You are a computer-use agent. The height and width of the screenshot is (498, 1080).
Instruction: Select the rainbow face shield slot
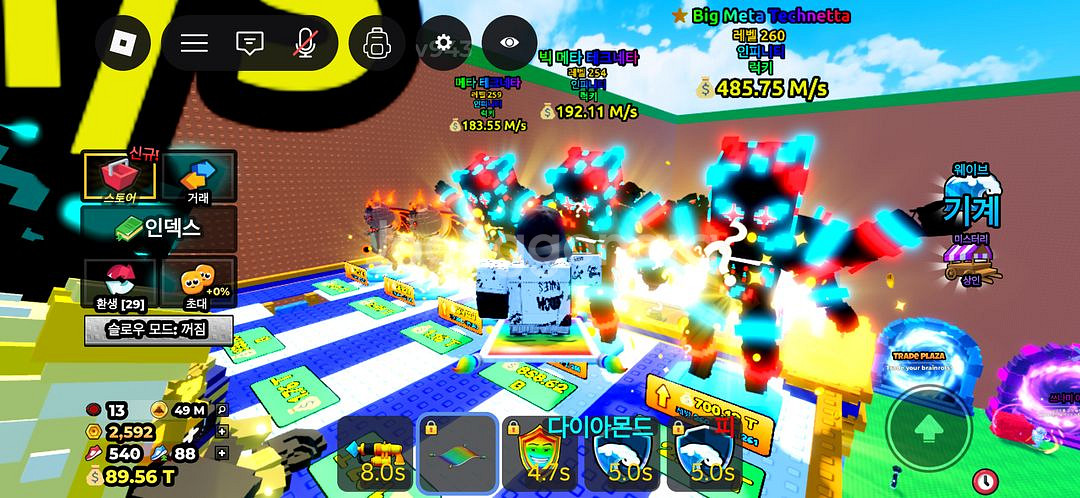540,453
